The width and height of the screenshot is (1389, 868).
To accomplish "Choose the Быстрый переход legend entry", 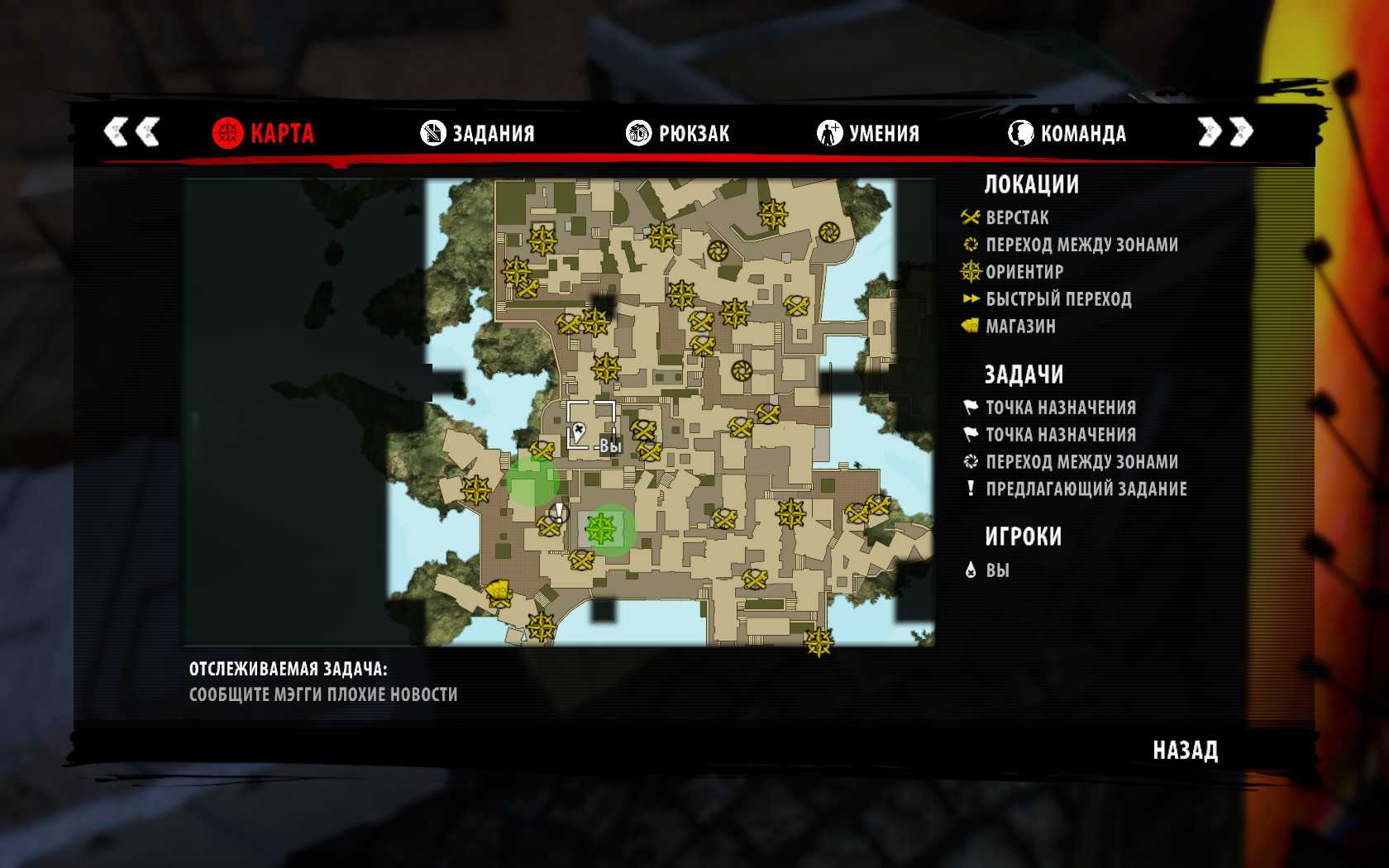I will (1058, 299).
